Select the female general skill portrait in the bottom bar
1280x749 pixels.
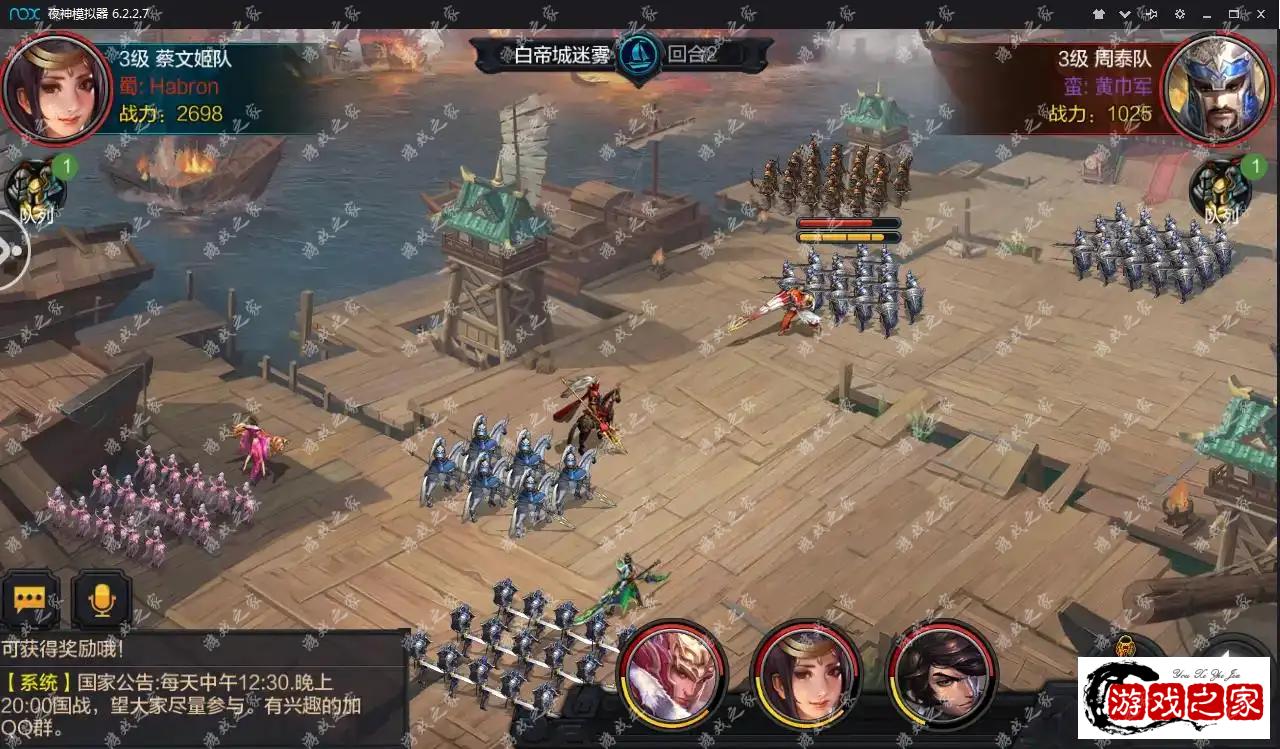806,673
